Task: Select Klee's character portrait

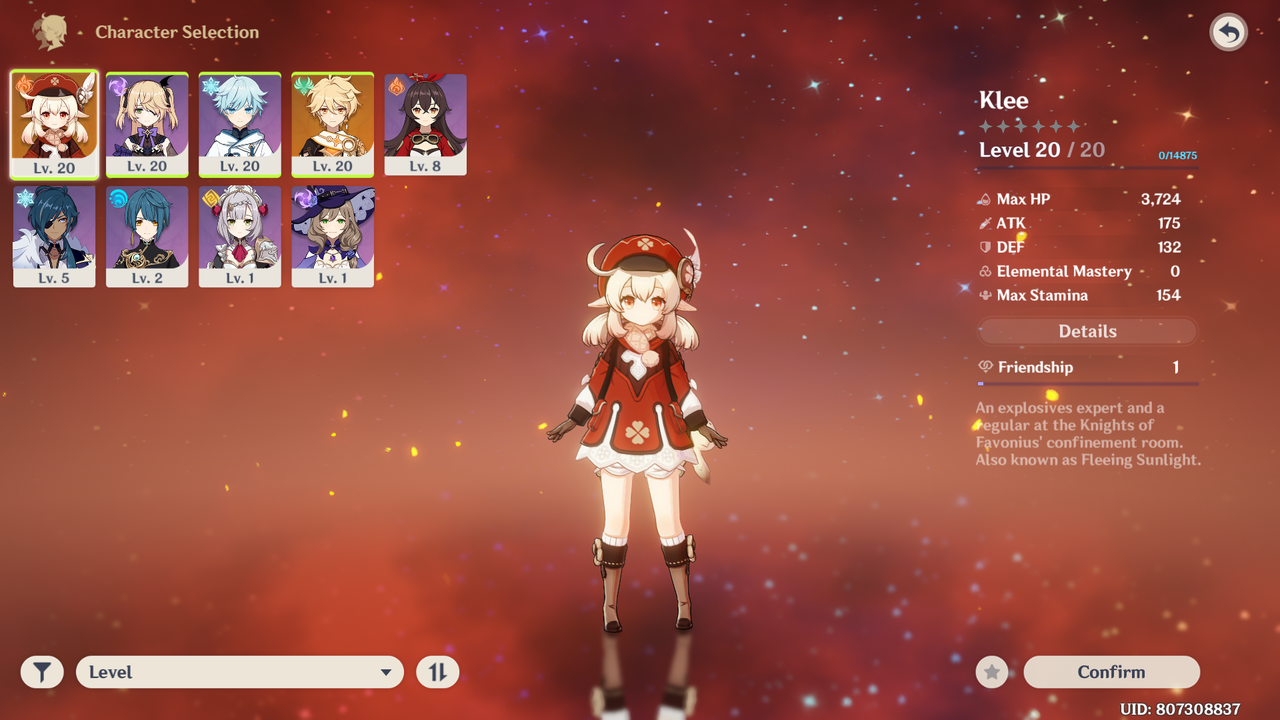Action: tap(54, 124)
